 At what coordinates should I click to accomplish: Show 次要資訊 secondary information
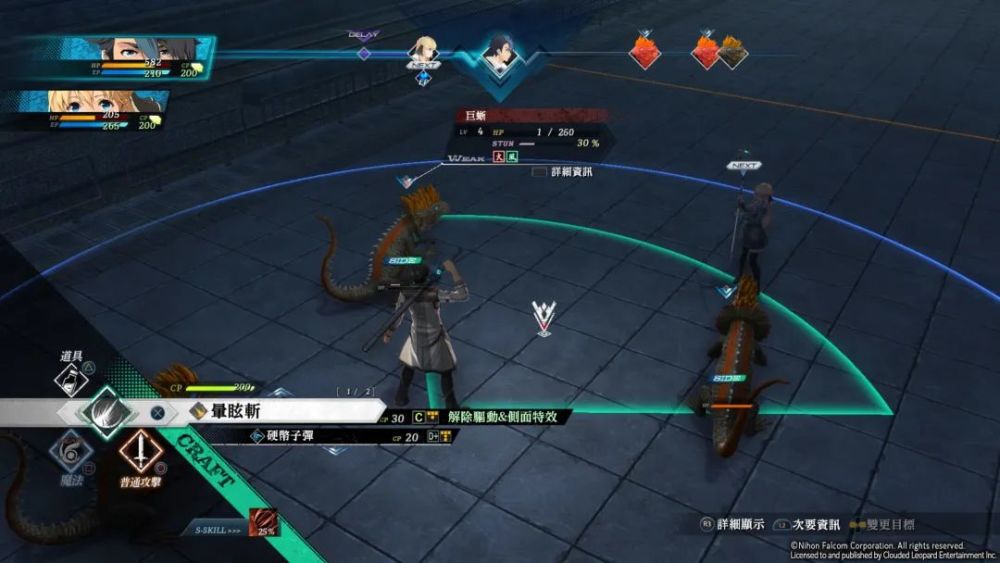tap(808, 524)
